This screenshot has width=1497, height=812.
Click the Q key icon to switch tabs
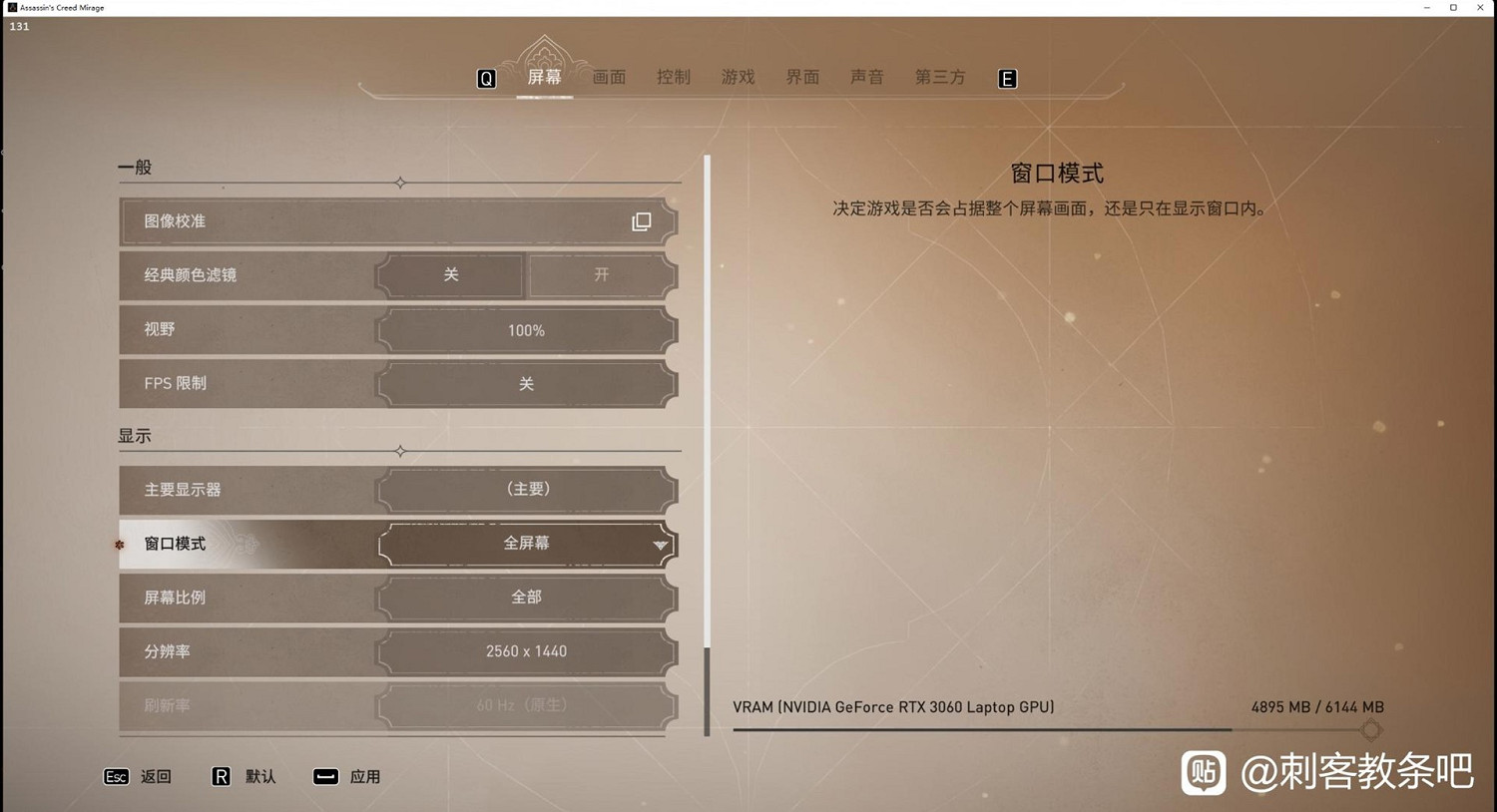(x=486, y=78)
